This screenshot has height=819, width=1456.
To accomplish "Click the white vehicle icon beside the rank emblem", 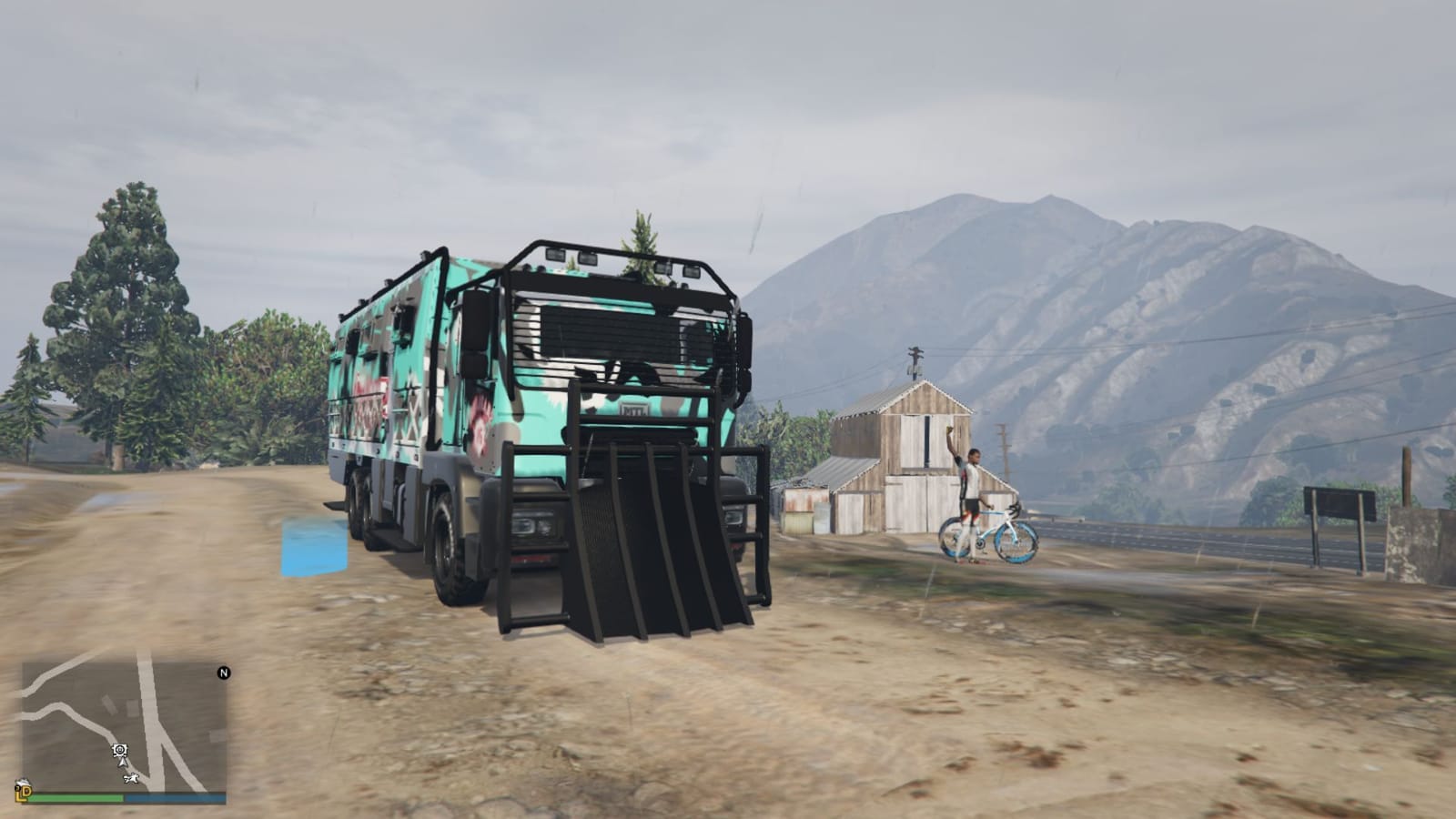I will click(22, 781).
